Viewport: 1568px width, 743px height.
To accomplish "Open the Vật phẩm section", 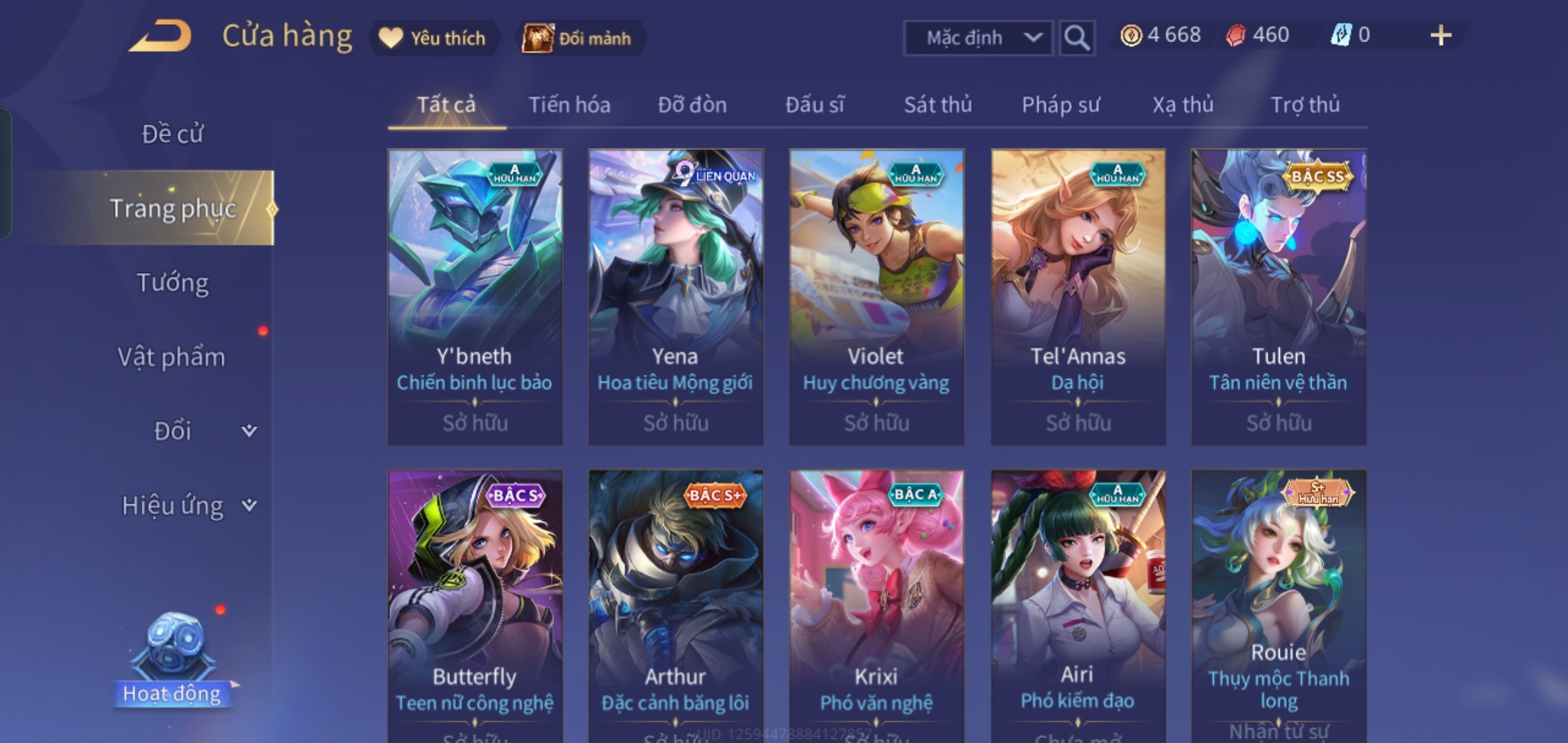I will (172, 357).
